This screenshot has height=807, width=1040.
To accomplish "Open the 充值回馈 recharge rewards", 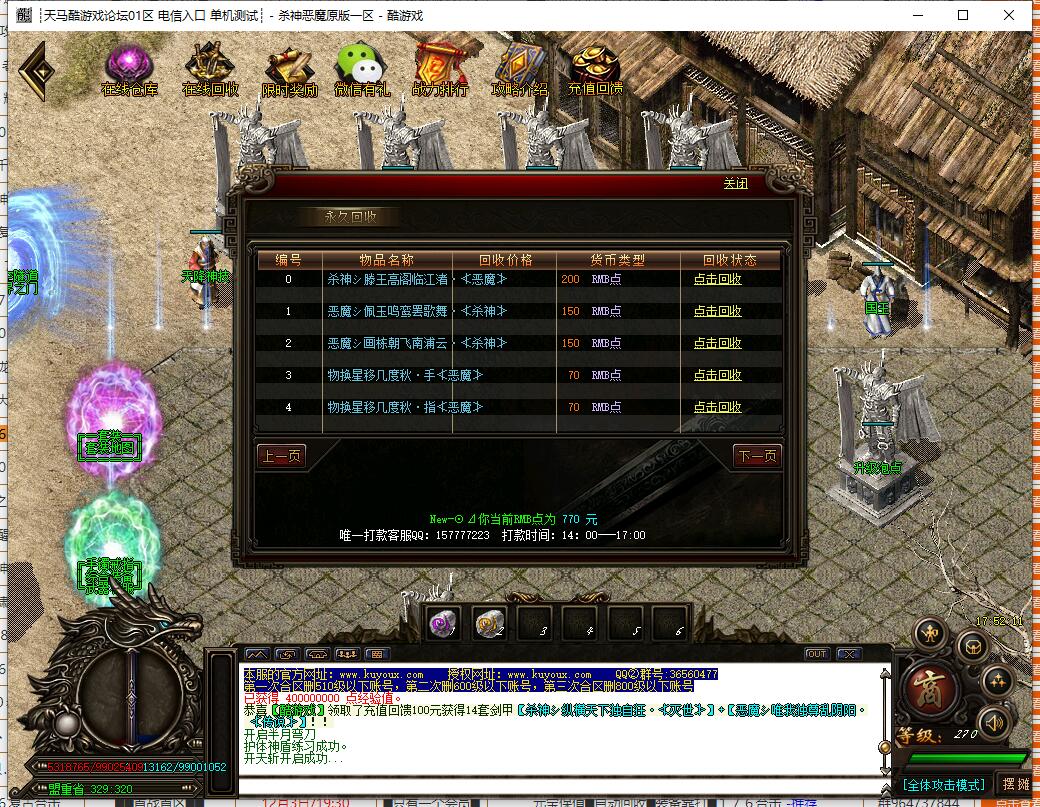I will pyautogui.click(x=596, y=70).
